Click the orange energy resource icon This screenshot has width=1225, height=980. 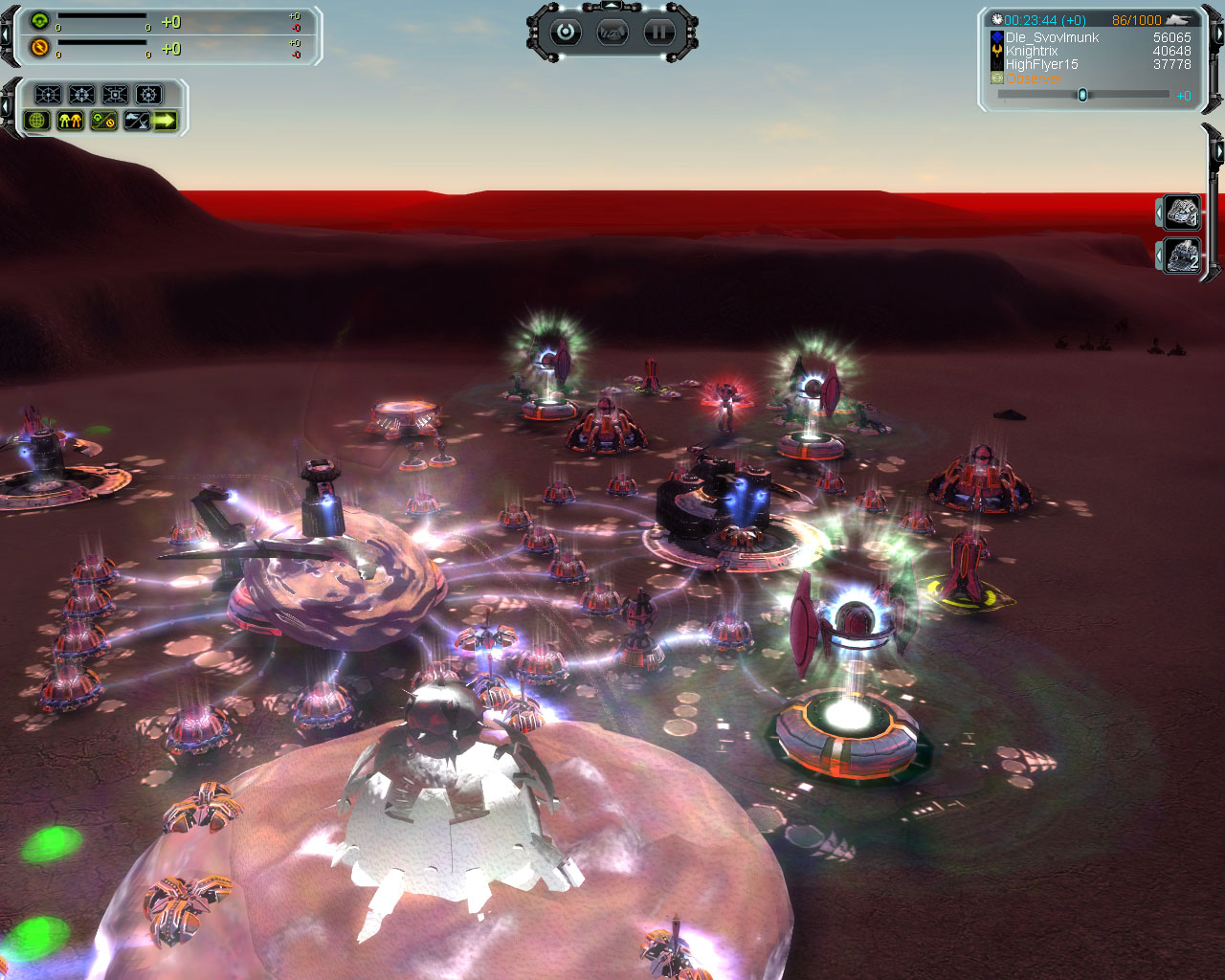point(39,47)
